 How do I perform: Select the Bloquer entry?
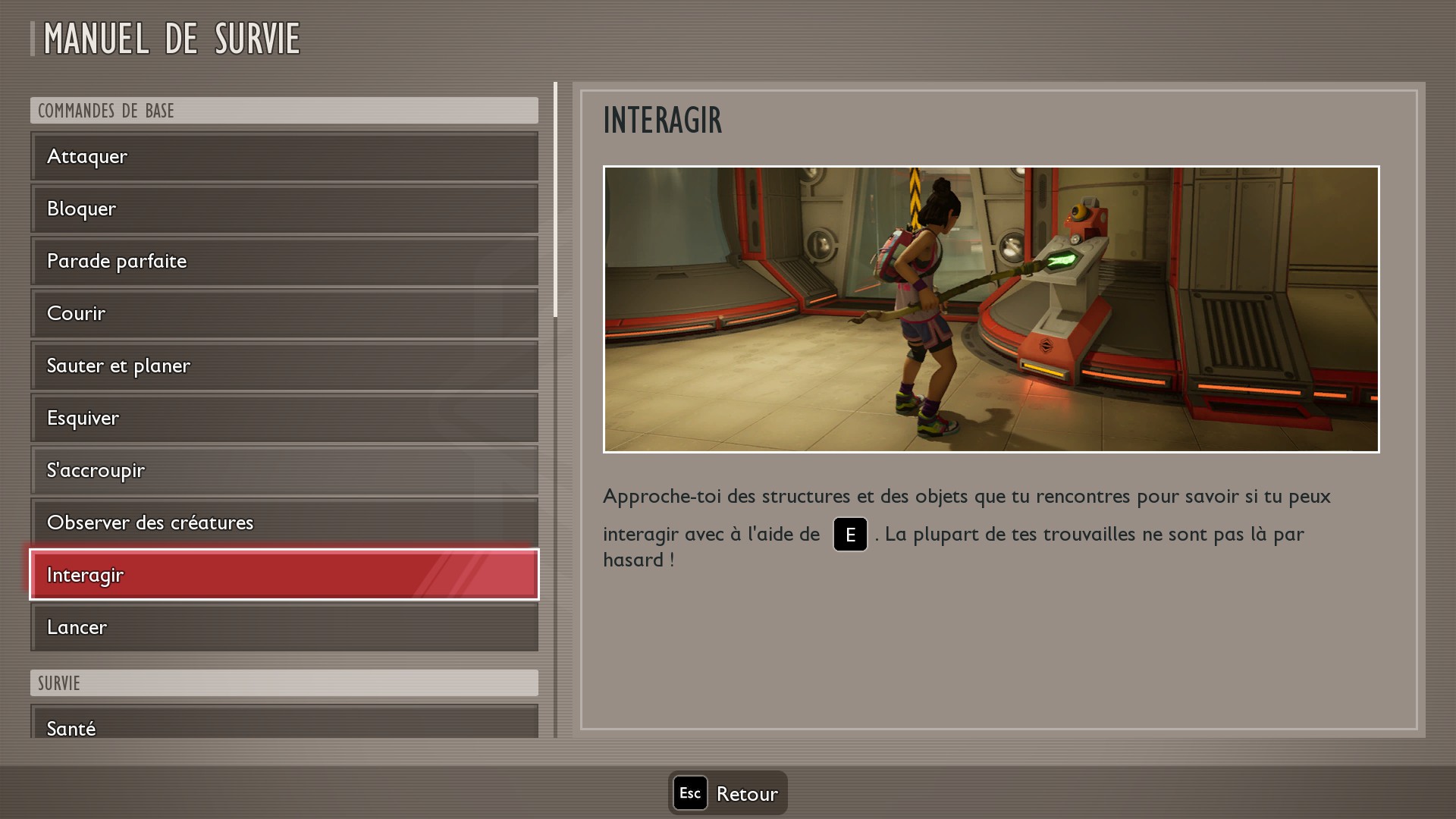click(284, 209)
